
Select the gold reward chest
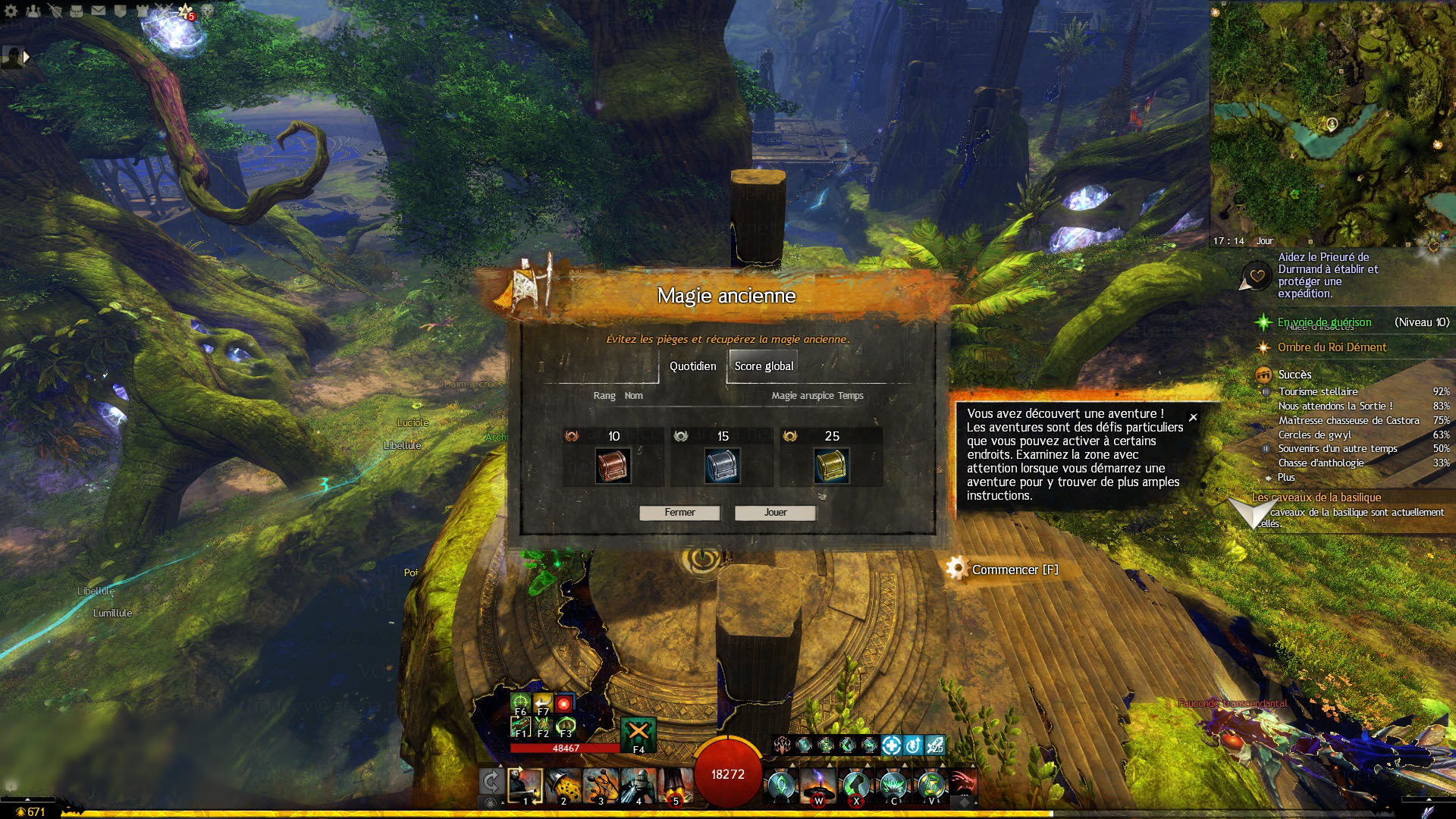tap(831, 466)
